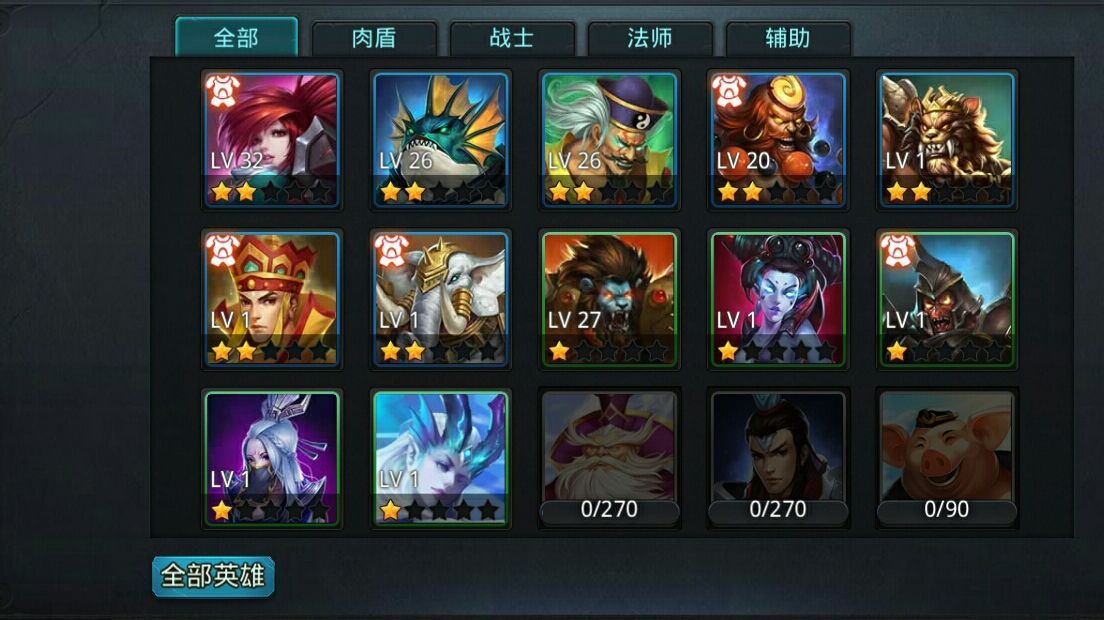Pick the blue-faced lion LV 27 hero
Viewport: 1104px width, 620px height.
click(x=610, y=299)
